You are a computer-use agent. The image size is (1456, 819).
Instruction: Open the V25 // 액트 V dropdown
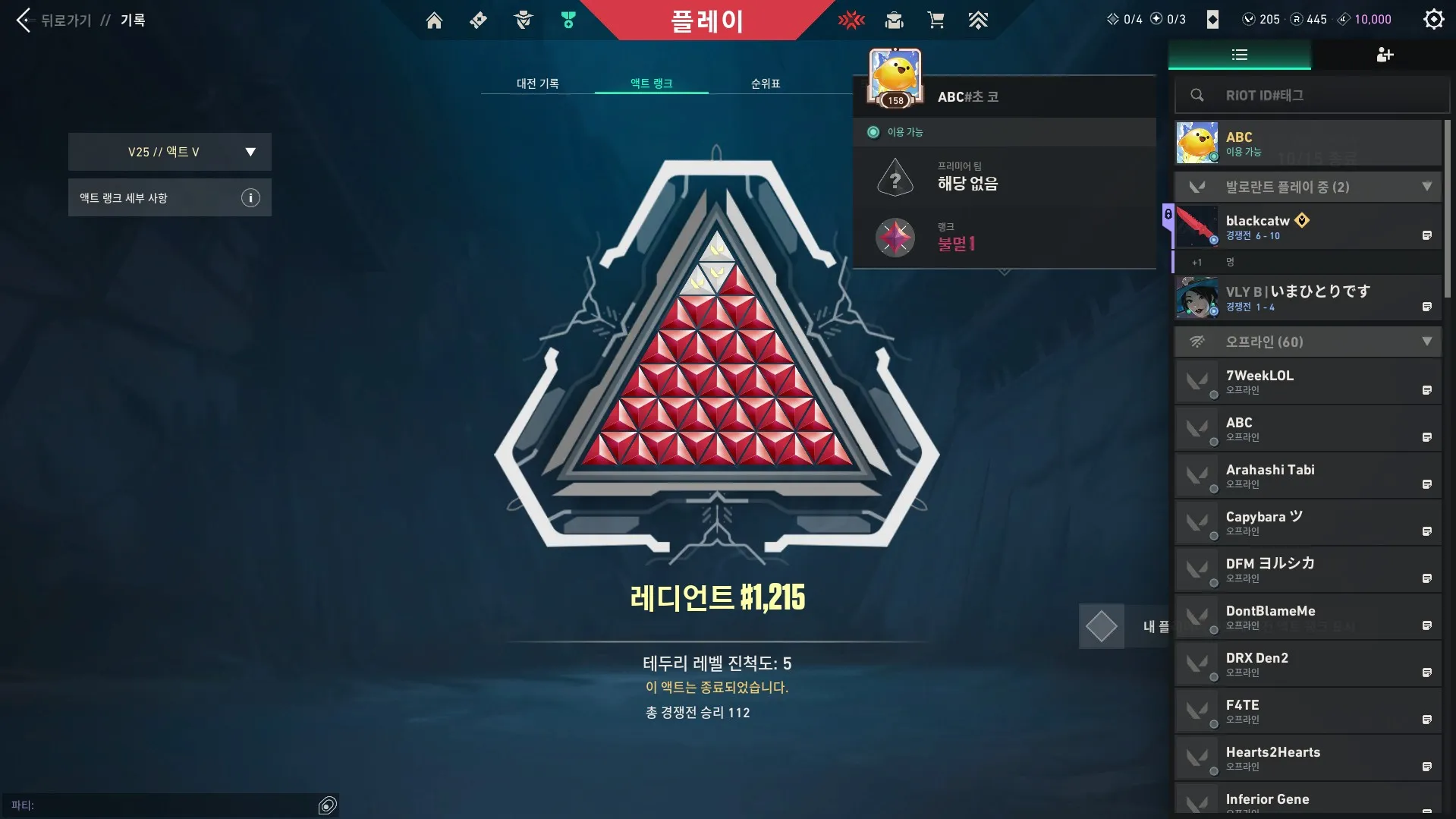169,151
